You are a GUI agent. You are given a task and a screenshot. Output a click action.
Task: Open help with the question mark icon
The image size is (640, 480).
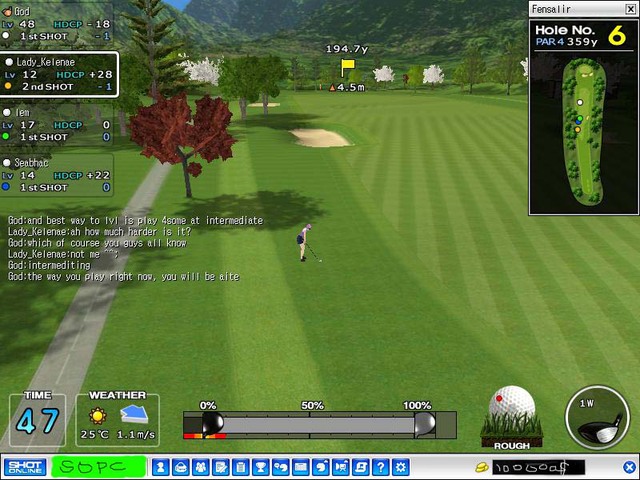(x=380, y=467)
